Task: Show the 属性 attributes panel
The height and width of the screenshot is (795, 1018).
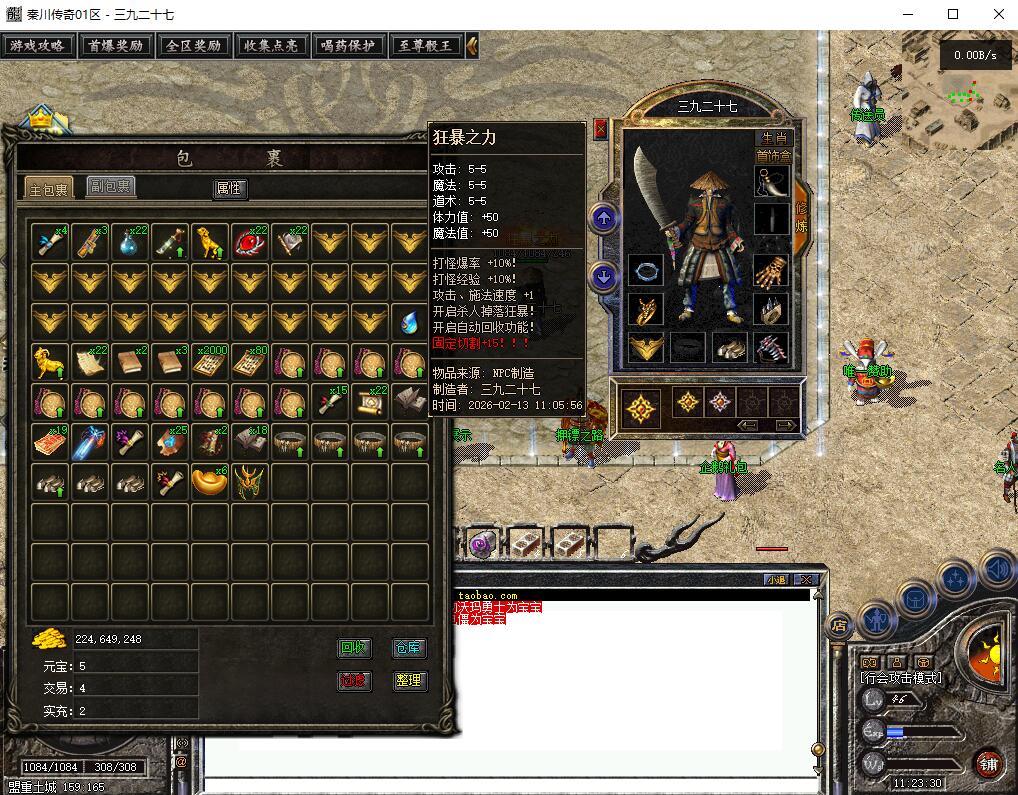Action: coord(230,188)
